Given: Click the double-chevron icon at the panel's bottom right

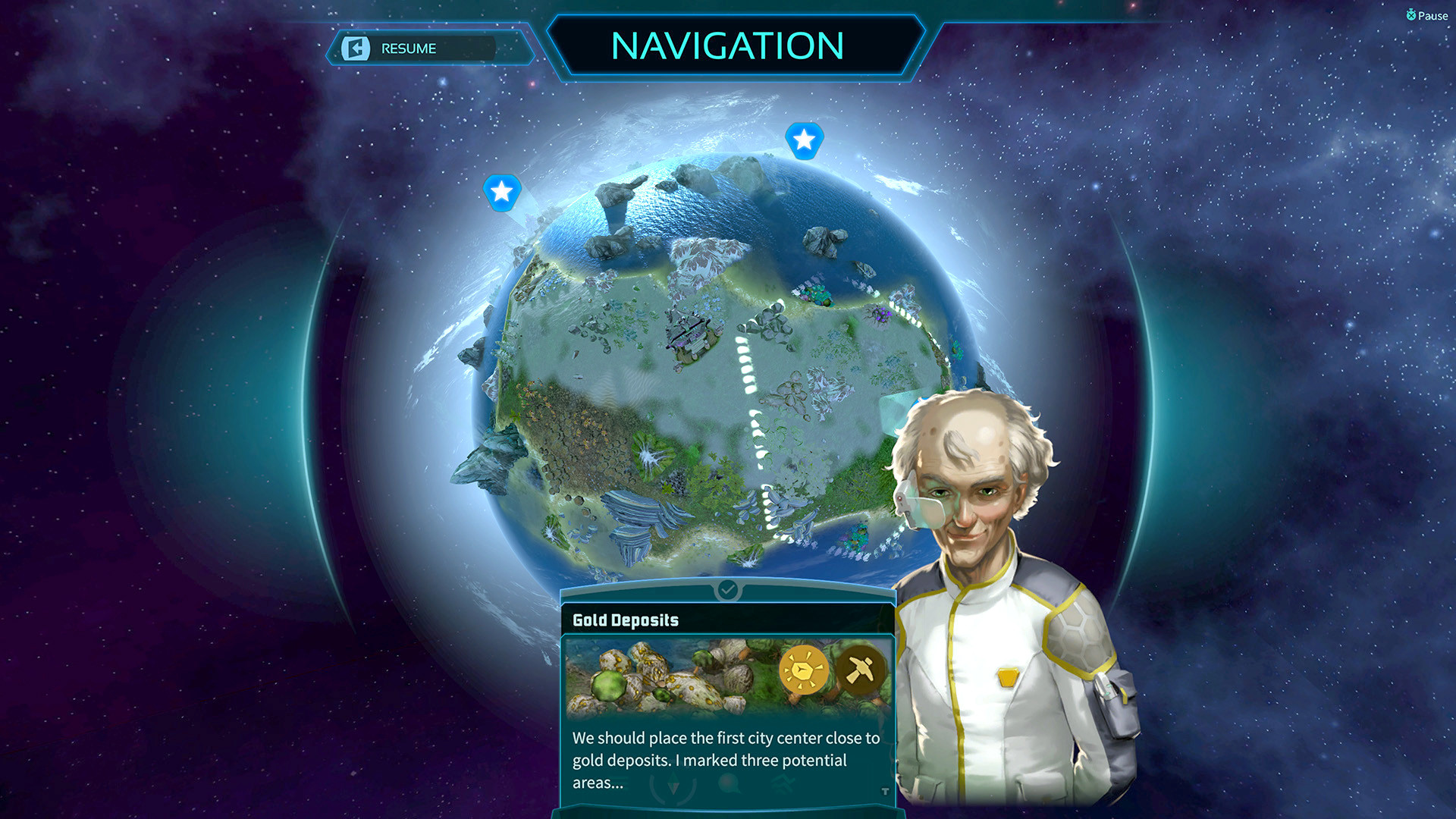Looking at the screenshot, I should click(x=785, y=781).
